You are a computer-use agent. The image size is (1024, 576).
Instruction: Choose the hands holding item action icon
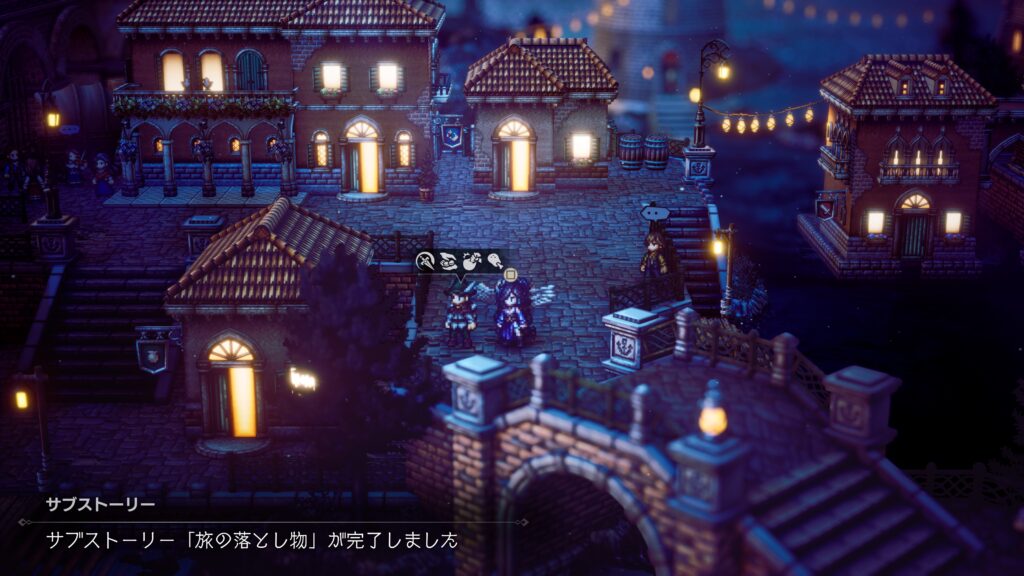coord(447,262)
